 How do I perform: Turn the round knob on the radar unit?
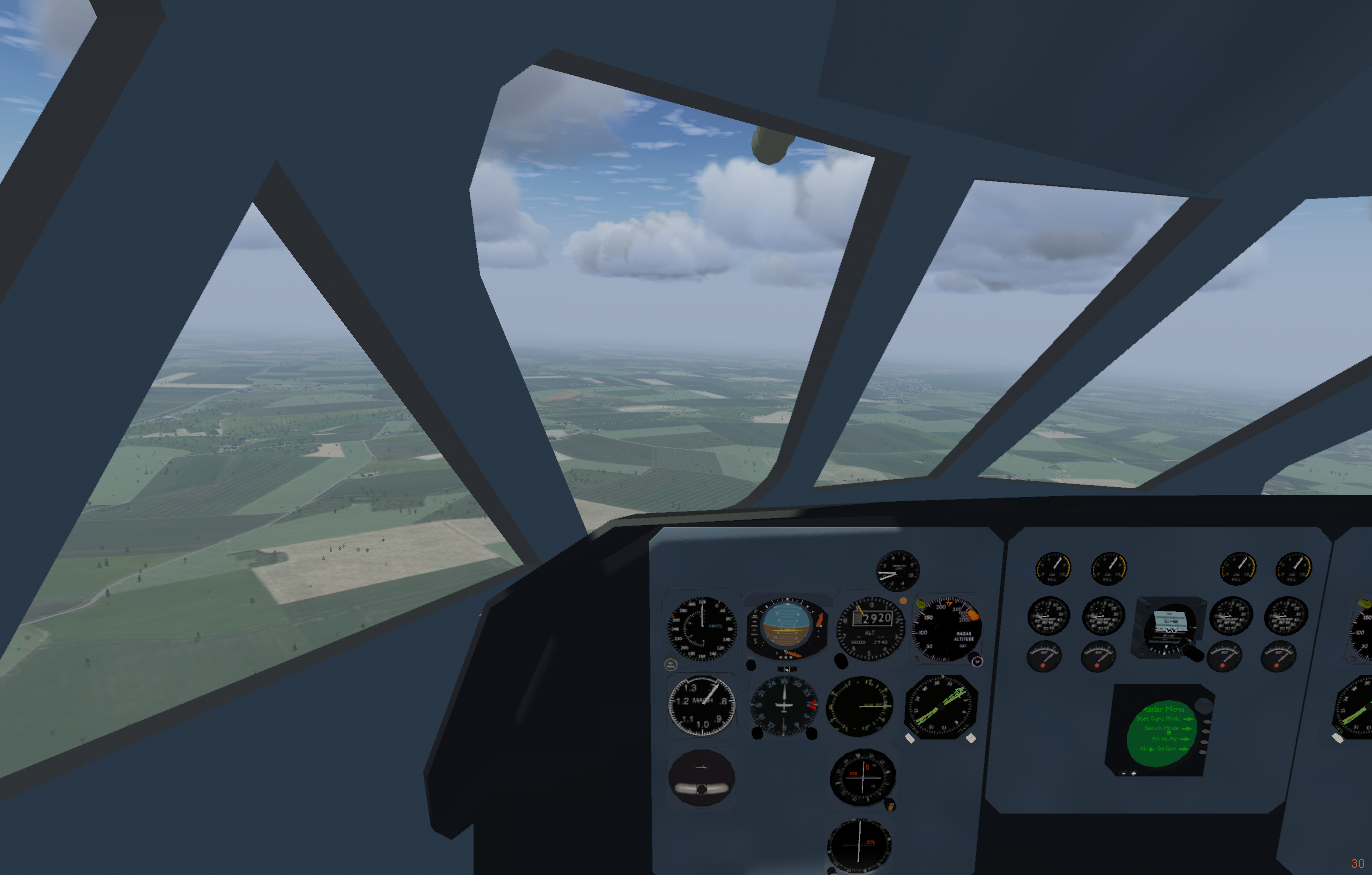1204,706
